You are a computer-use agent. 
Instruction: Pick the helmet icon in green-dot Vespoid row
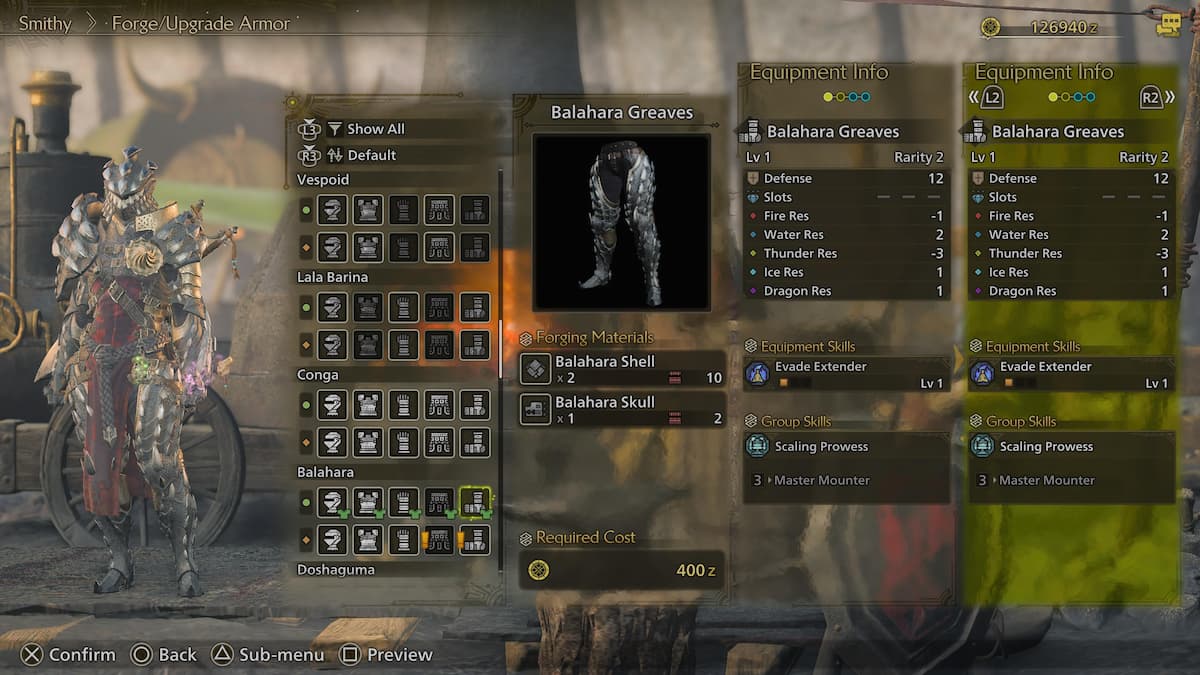333,210
